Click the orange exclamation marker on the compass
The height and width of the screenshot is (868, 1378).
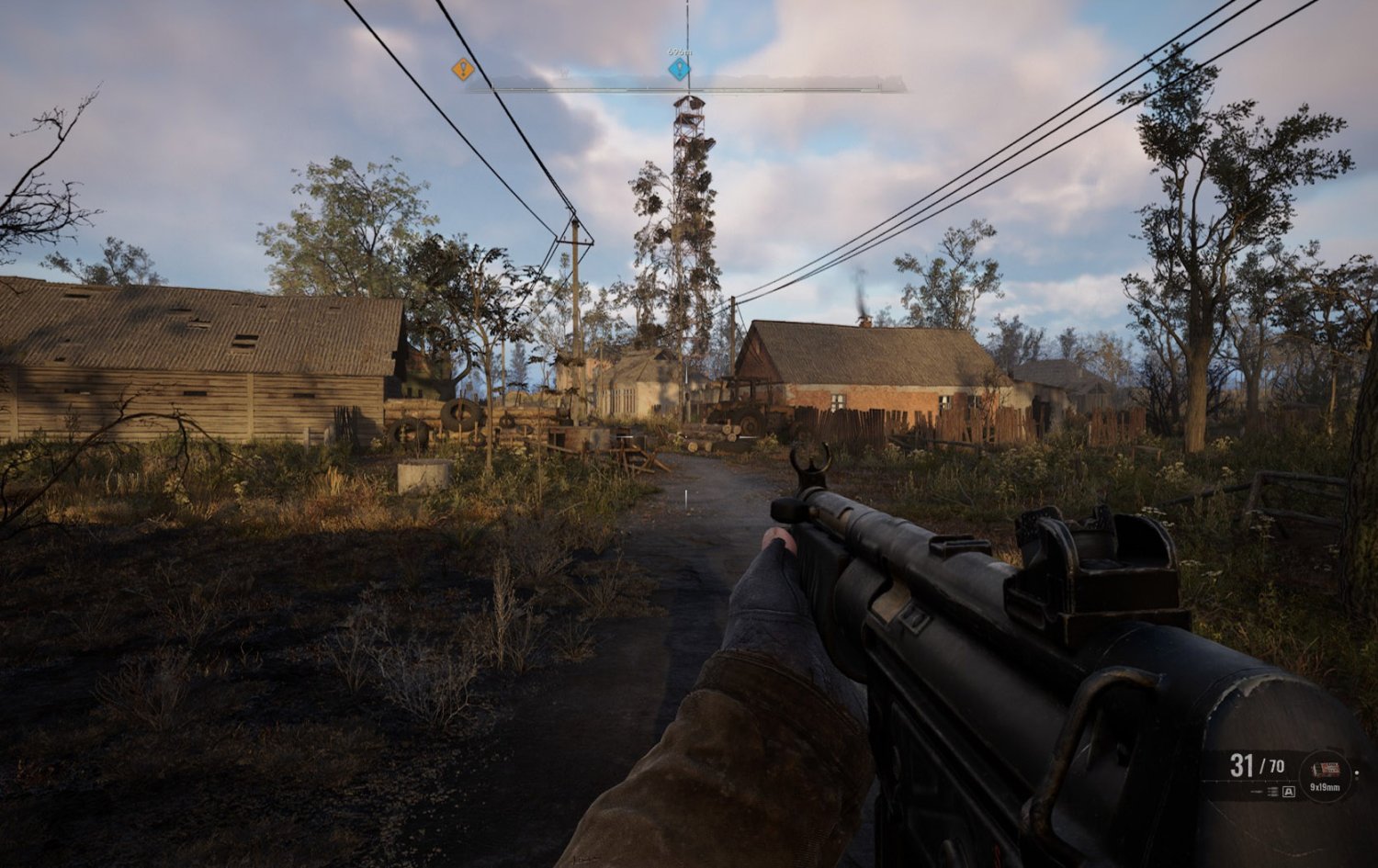coord(462,69)
